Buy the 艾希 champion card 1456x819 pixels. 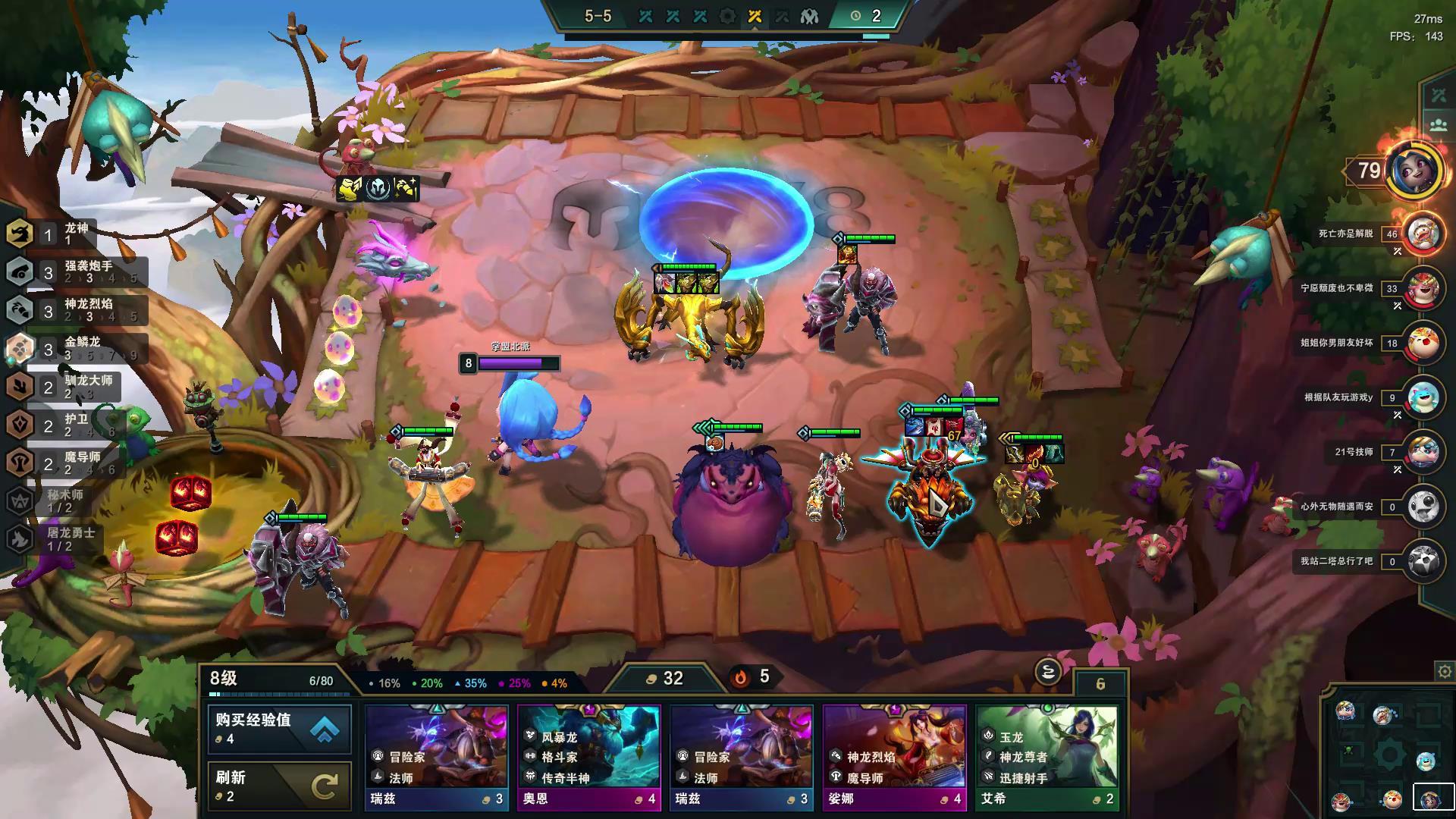1047,757
